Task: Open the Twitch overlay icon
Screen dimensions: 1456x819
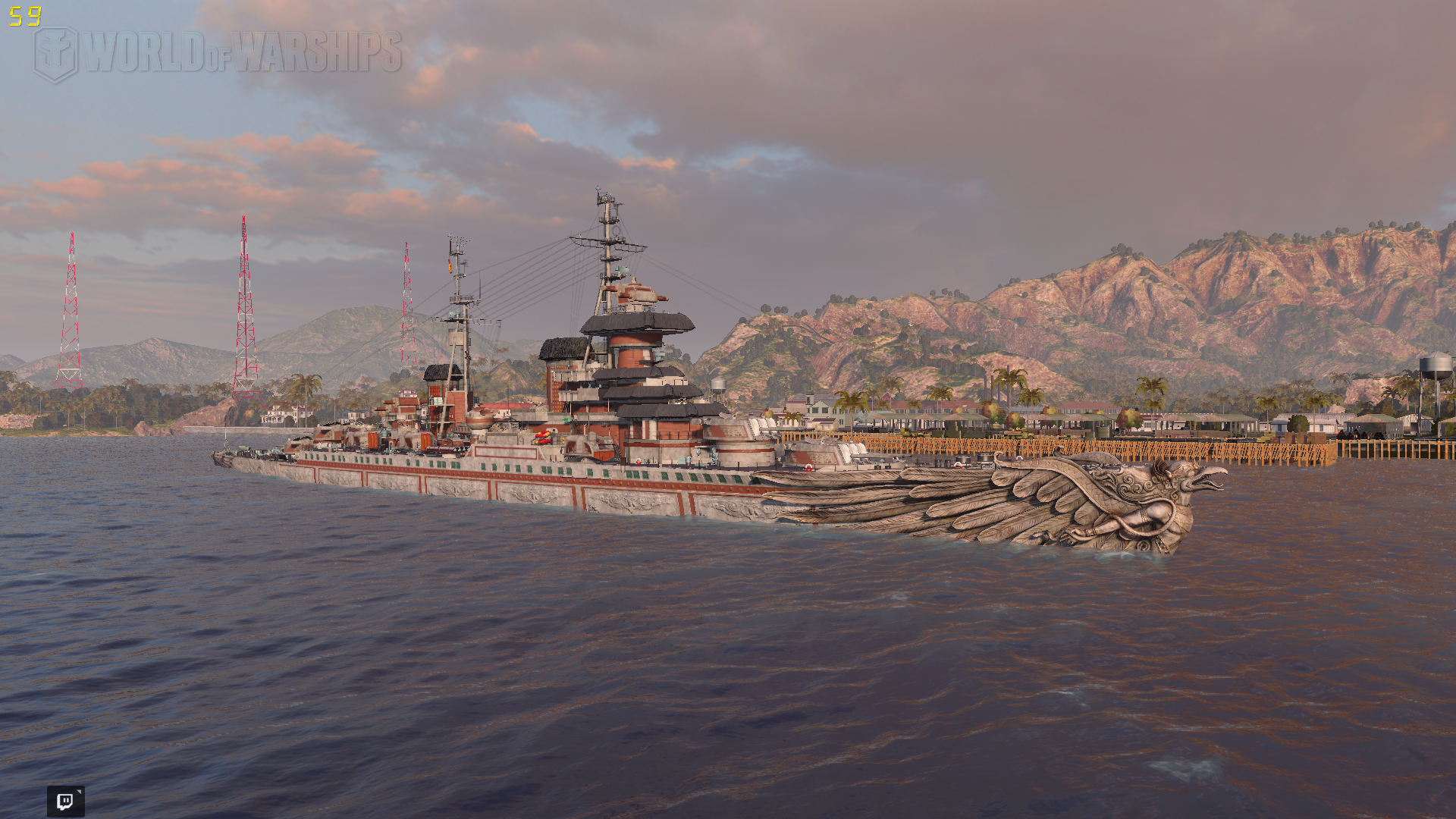Action: point(65,801)
